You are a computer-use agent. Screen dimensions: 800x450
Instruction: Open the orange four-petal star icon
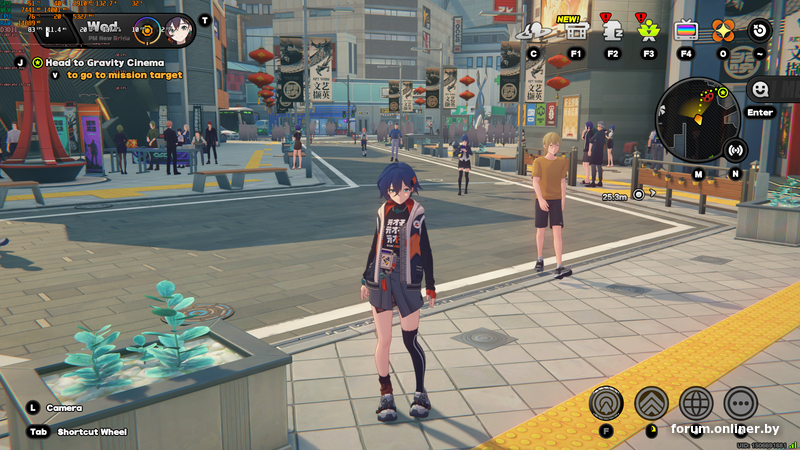(723, 30)
